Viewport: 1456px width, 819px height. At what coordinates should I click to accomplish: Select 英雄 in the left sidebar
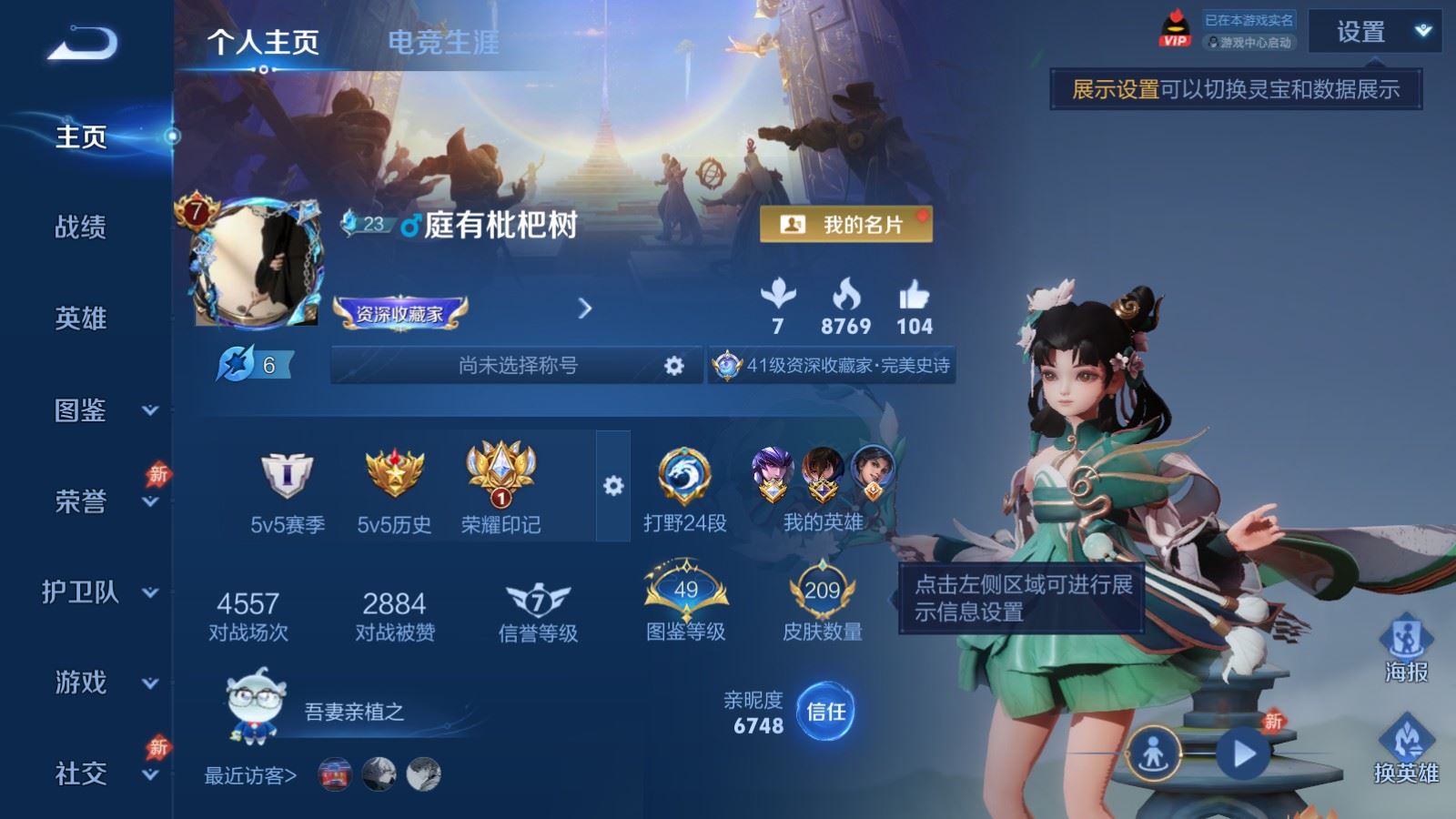(x=81, y=318)
